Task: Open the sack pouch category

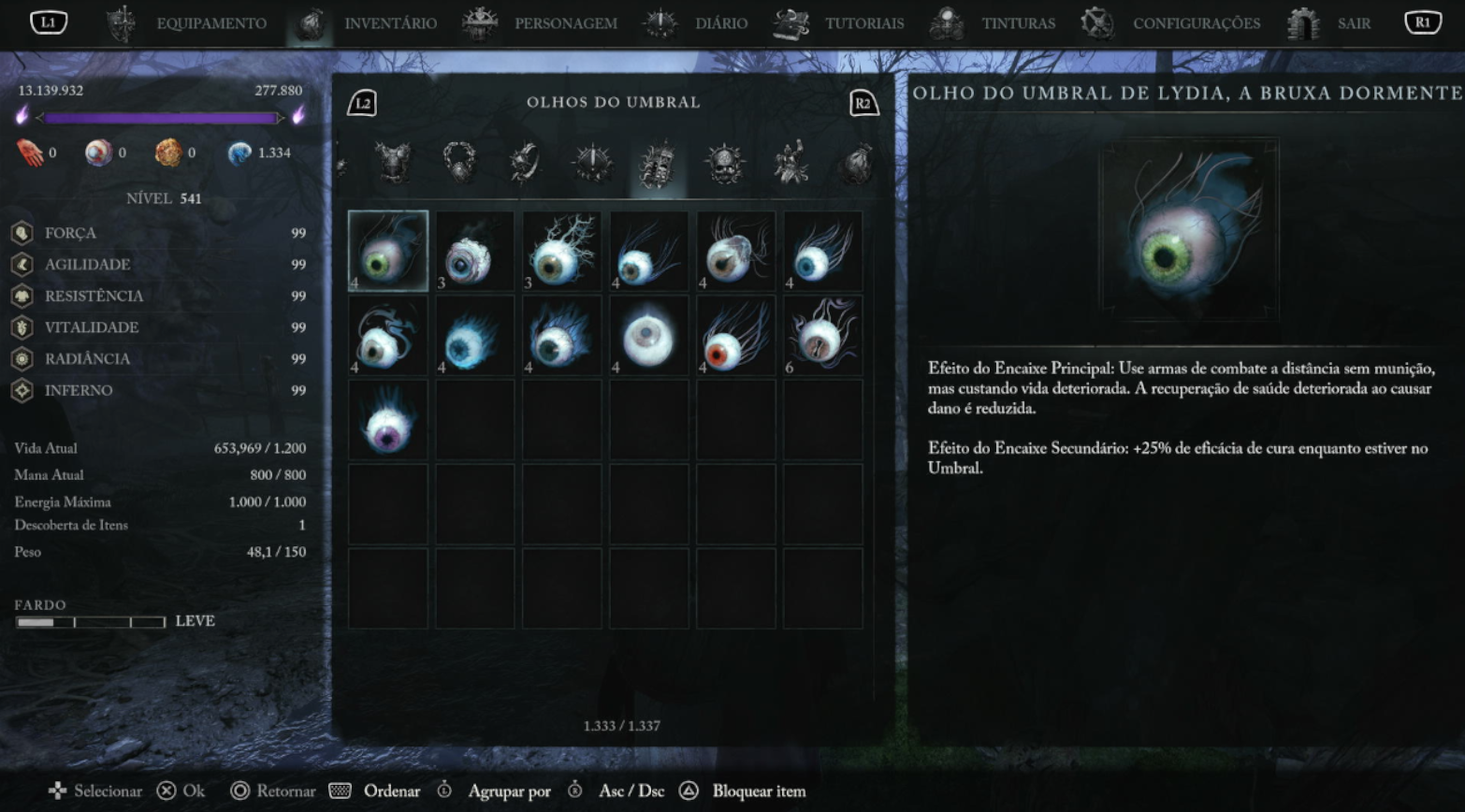Action: pyautogui.click(x=855, y=164)
